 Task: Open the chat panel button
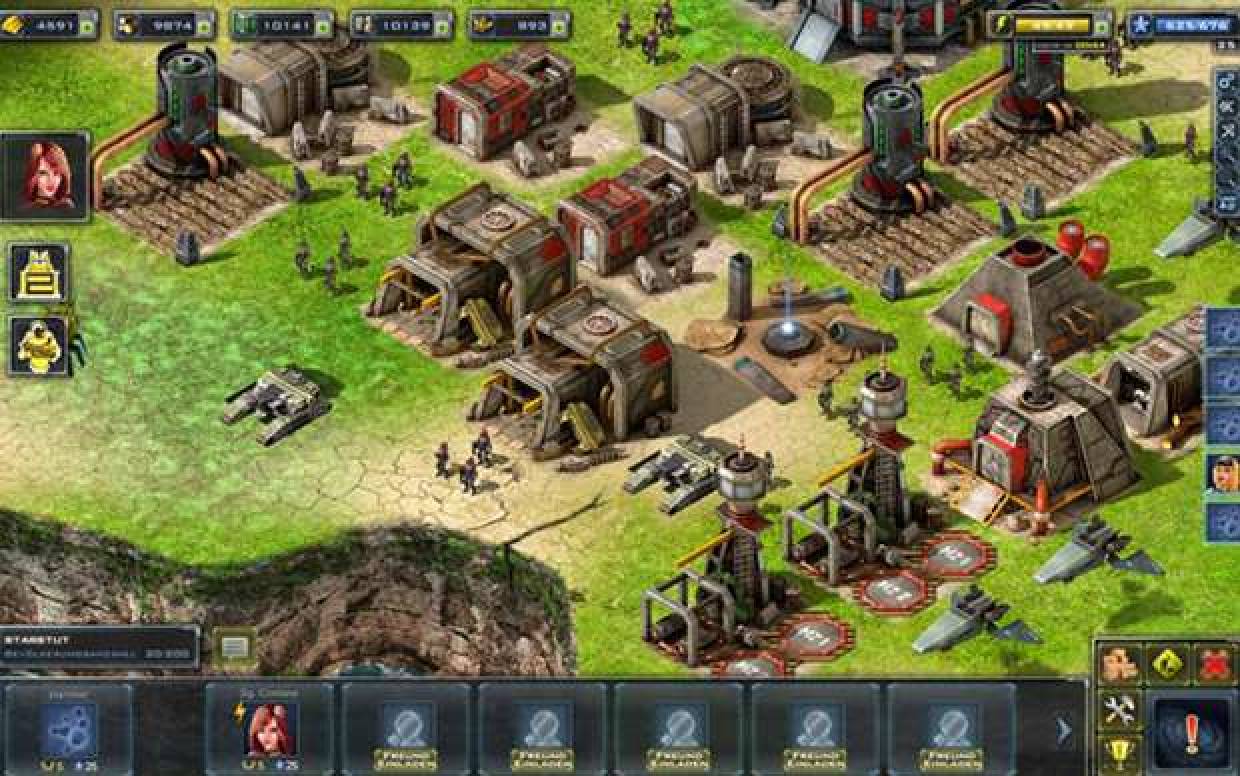[234, 647]
